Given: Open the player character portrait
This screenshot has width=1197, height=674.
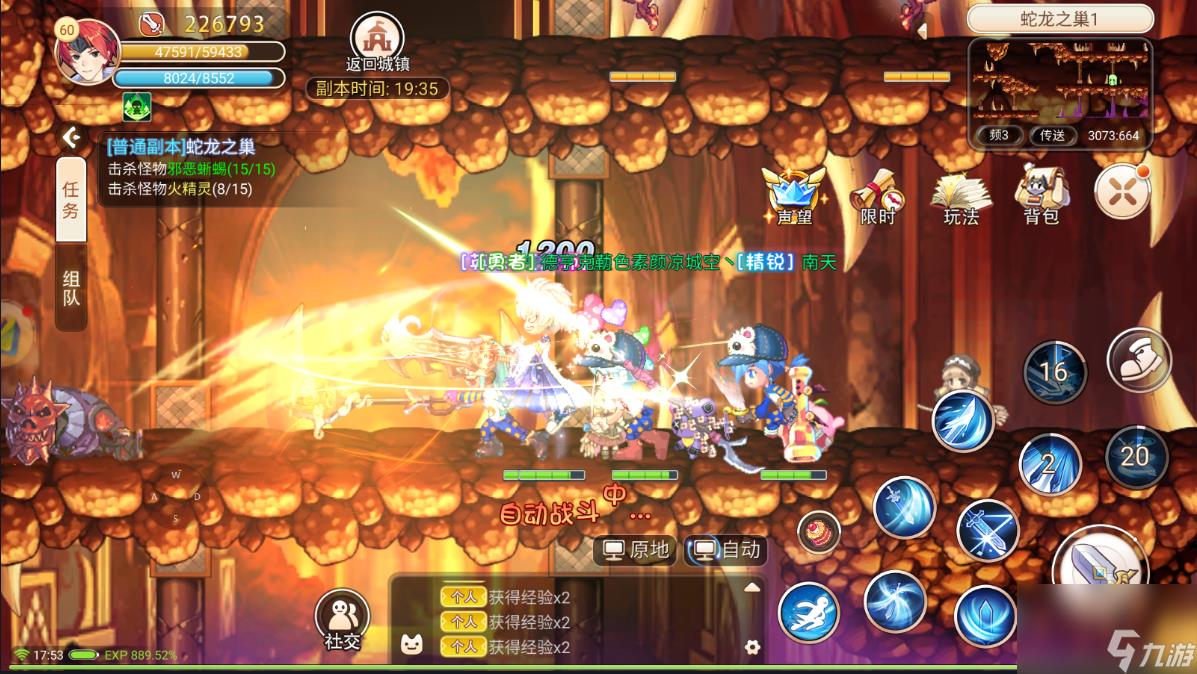Looking at the screenshot, I should (87, 50).
